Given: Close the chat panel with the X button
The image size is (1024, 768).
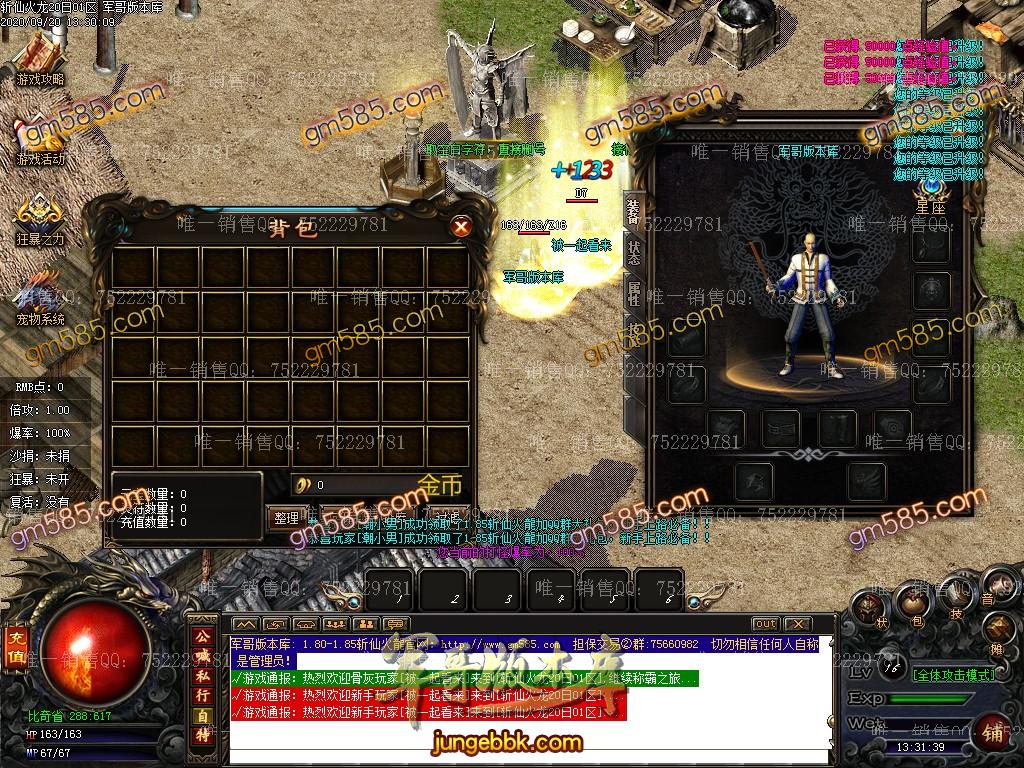Looking at the screenshot, I should click(x=796, y=624).
